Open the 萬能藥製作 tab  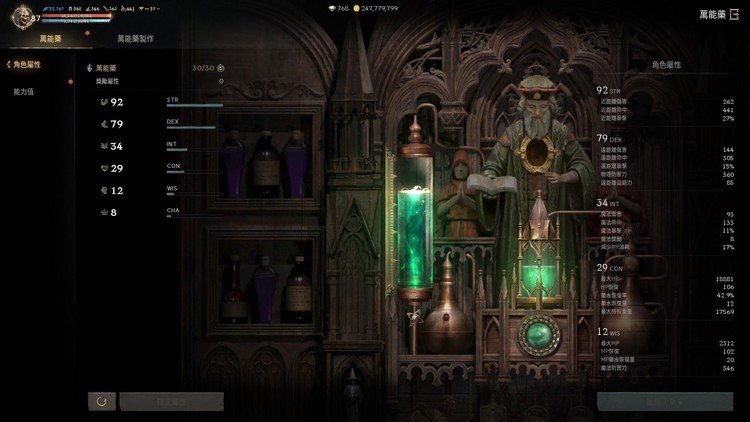coord(135,38)
